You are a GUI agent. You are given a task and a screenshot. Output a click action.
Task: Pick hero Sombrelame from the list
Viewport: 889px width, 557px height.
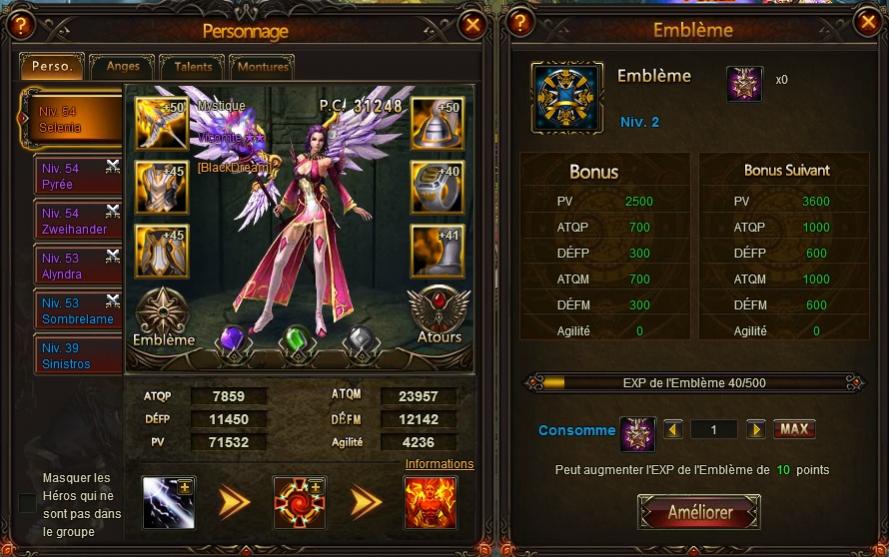click(x=77, y=311)
